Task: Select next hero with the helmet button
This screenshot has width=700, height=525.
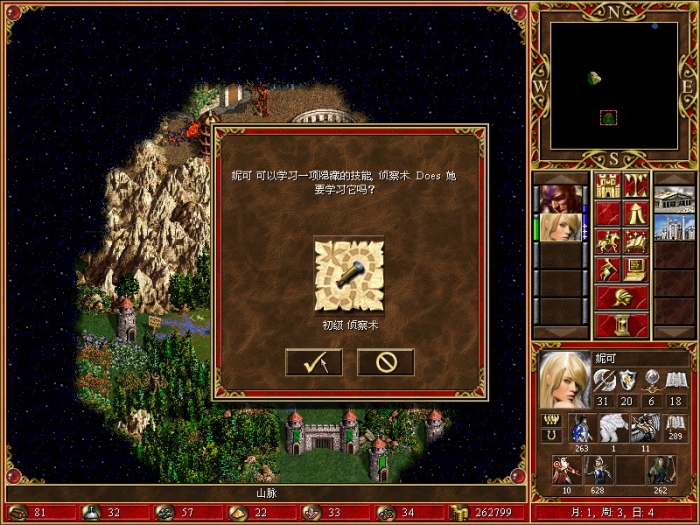Action: pos(621,297)
